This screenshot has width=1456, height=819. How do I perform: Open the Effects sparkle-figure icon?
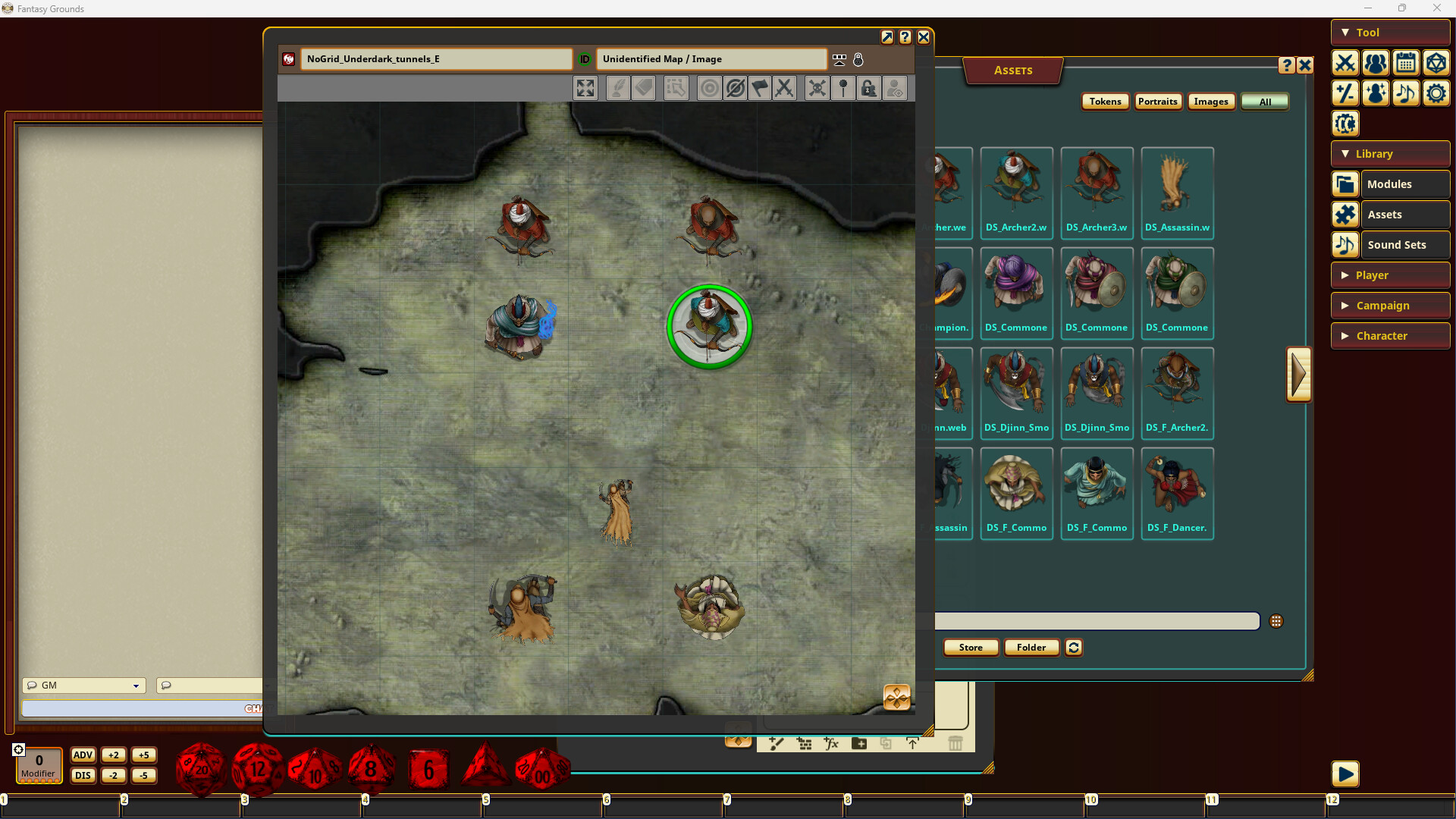coord(1376,93)
